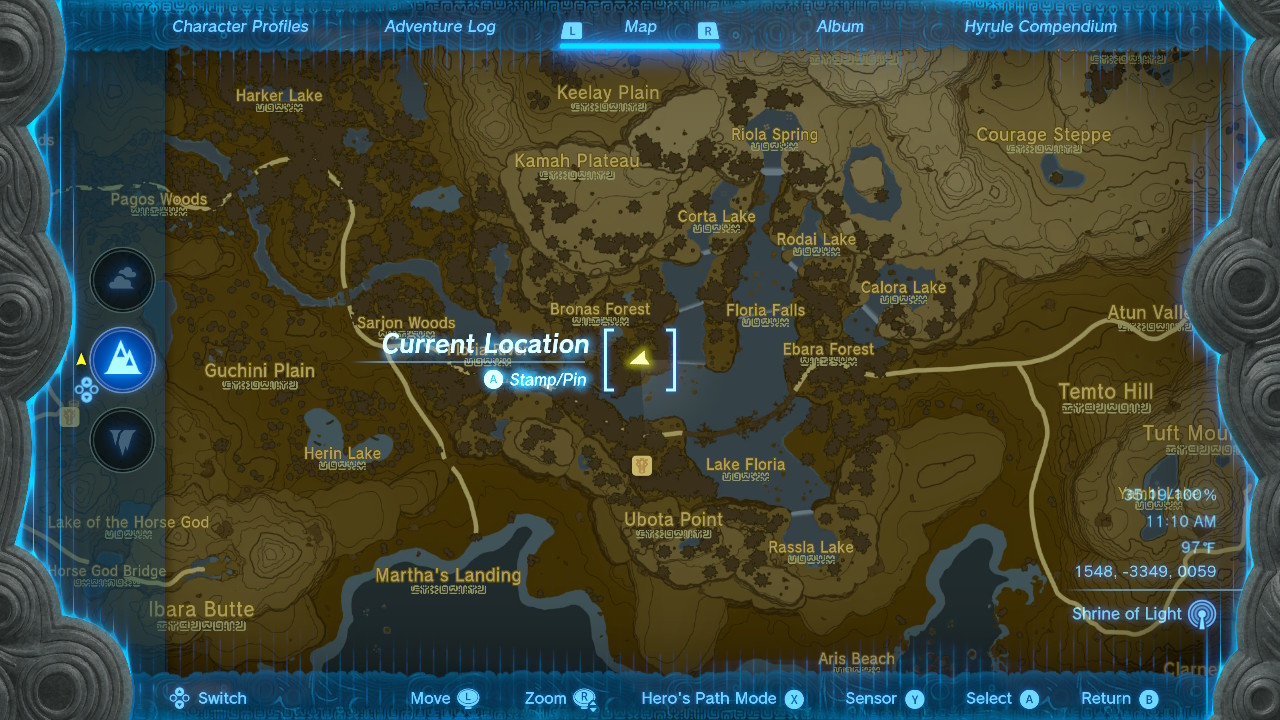Click the shrine icon on the left map edge
Viewport: 1280px width, 720px height.
69,419
